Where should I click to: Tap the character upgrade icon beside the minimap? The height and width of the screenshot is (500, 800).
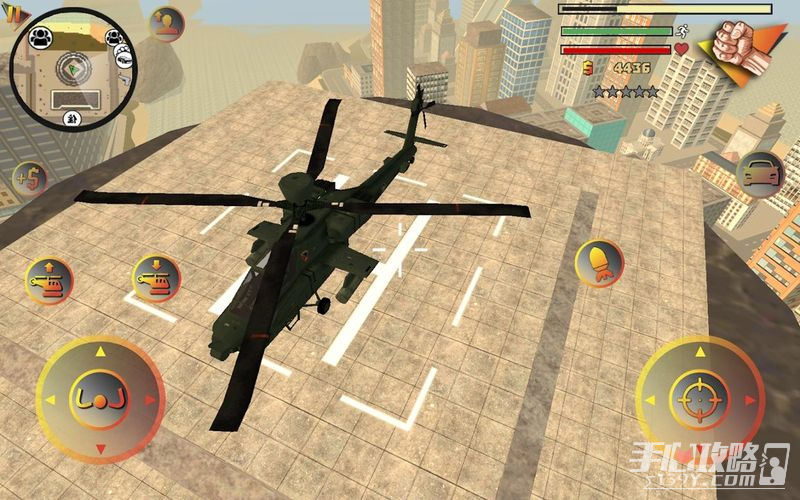pyautogui.click(x=167, y=25)
